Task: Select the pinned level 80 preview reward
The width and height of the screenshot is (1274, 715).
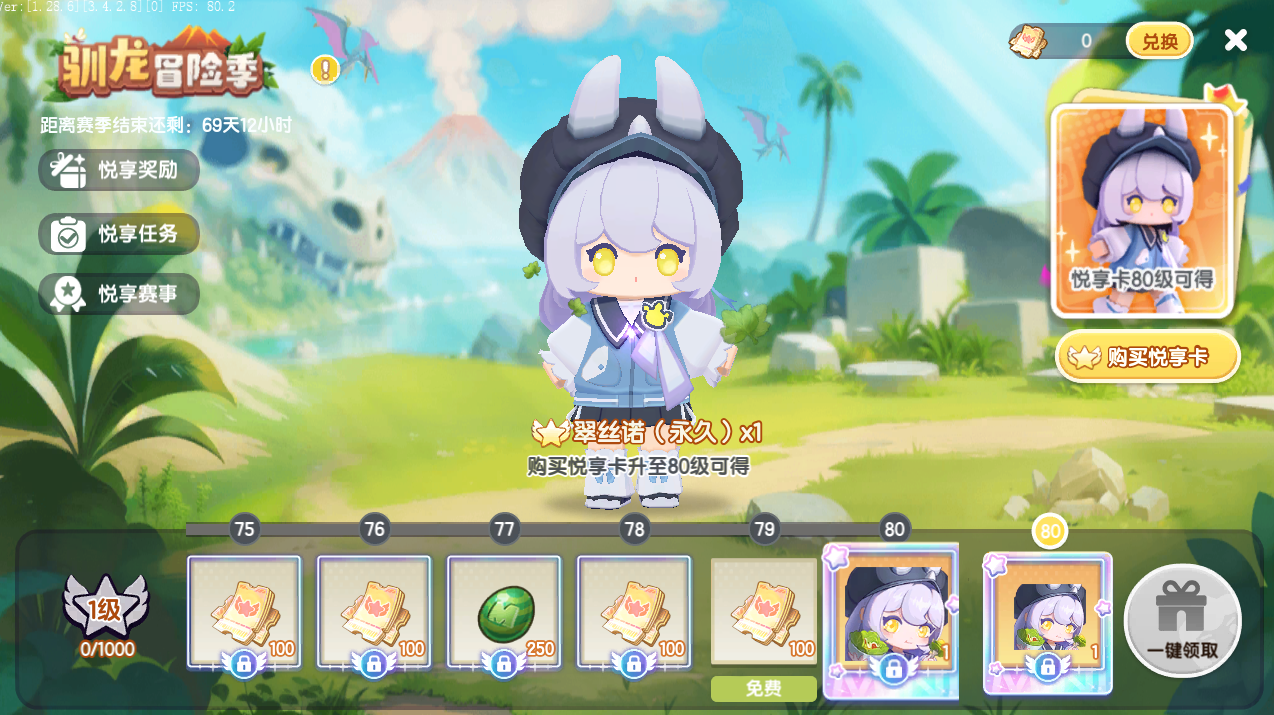Action: (x=1047, y=622)
